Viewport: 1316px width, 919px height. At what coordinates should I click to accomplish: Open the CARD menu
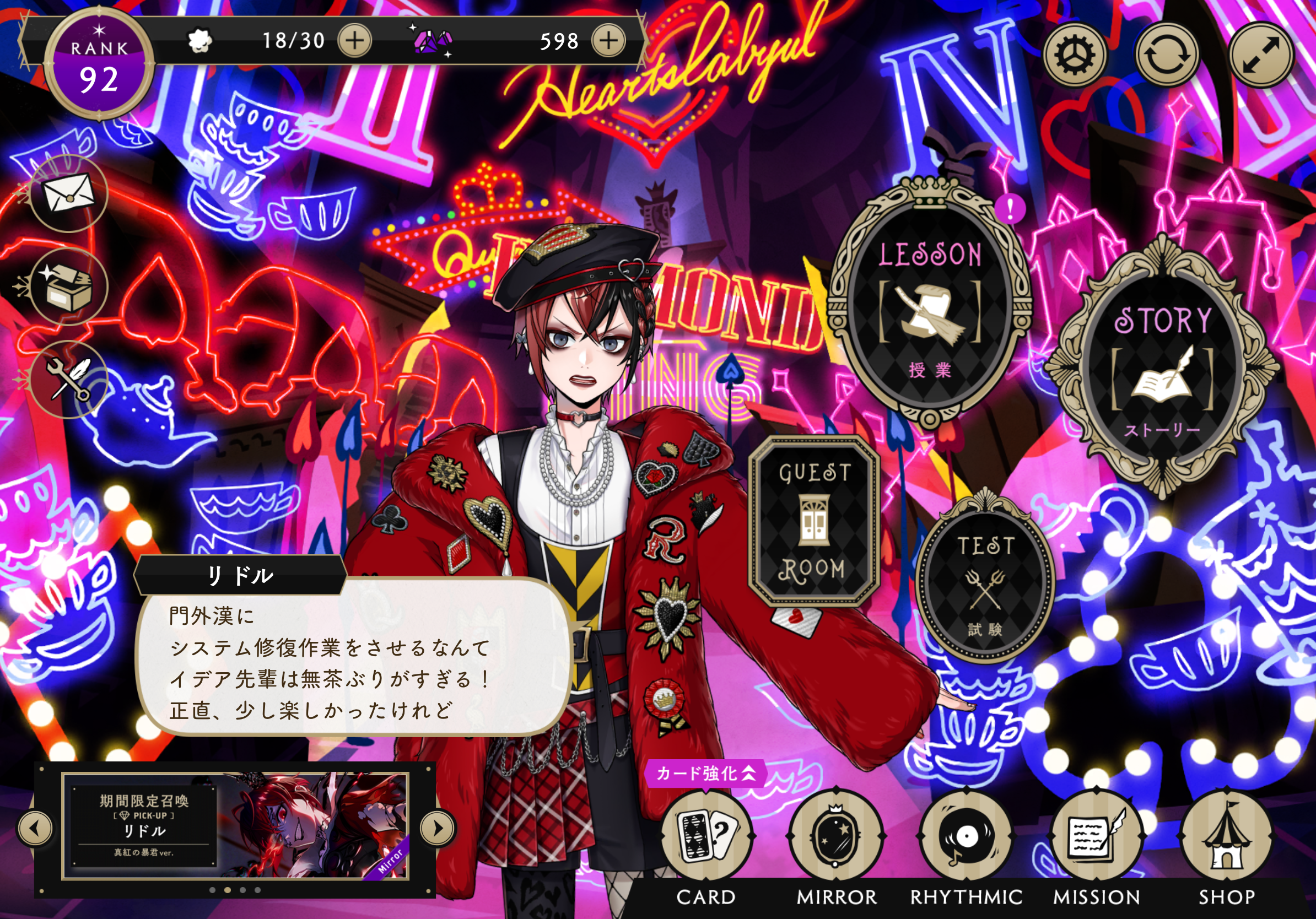[705, 837]
